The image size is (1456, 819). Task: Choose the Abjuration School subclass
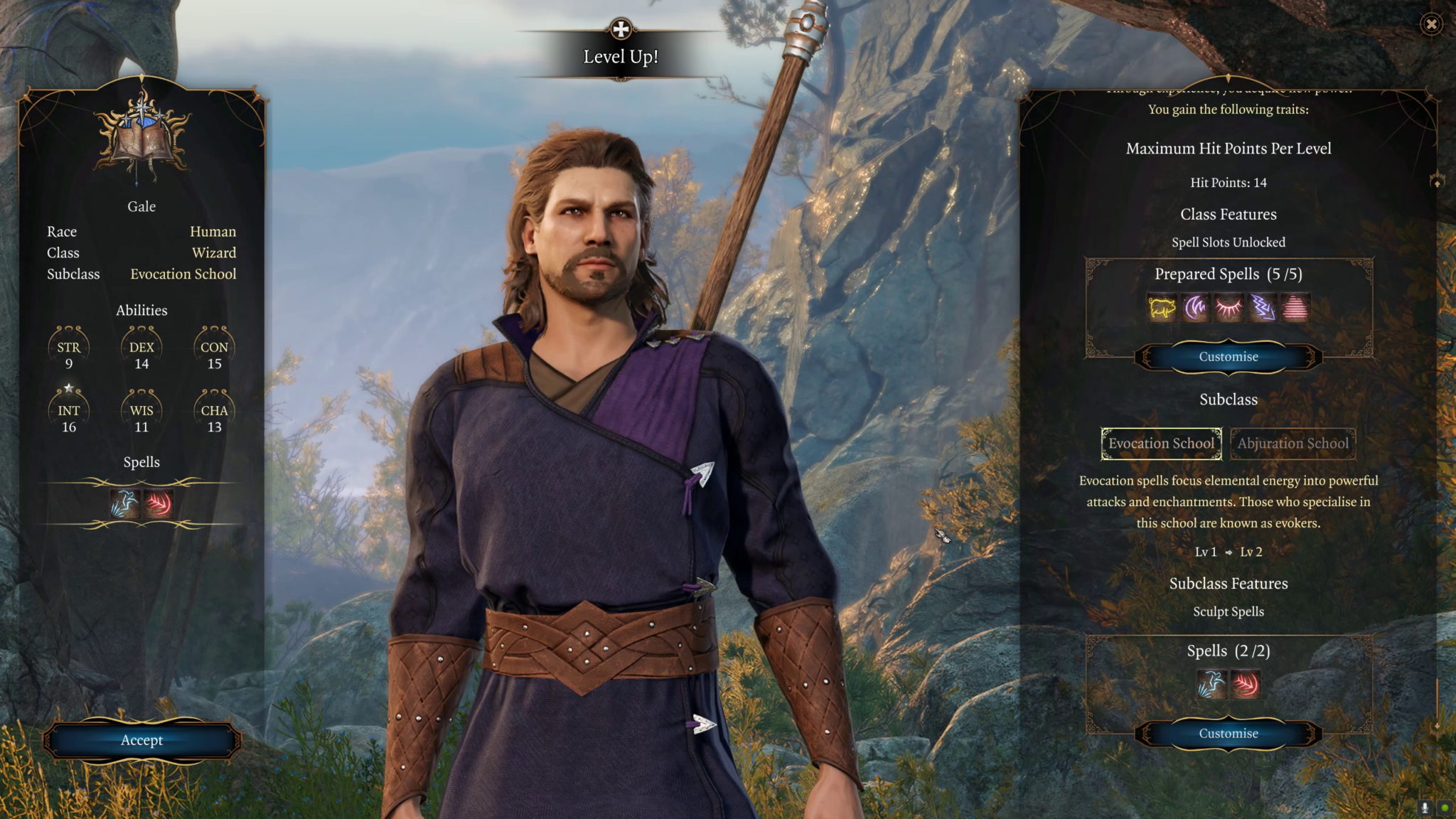1292,444
